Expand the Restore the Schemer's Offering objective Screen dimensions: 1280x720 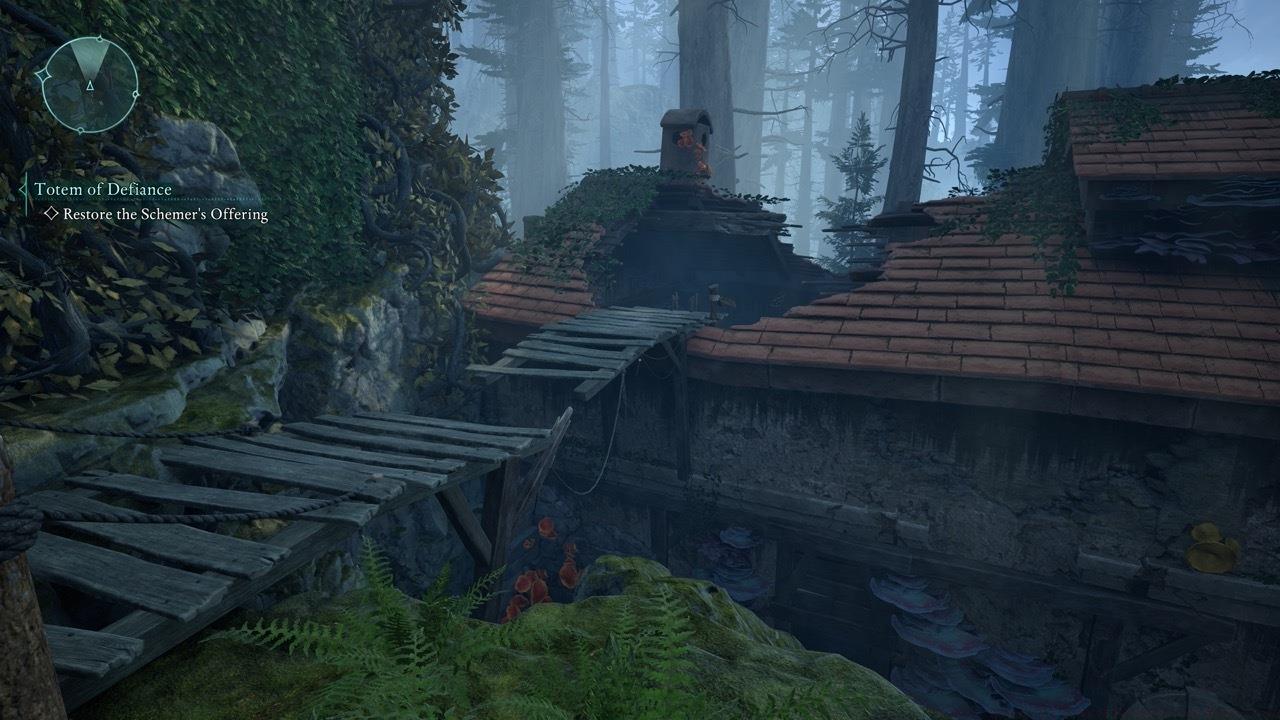(167, 213)
